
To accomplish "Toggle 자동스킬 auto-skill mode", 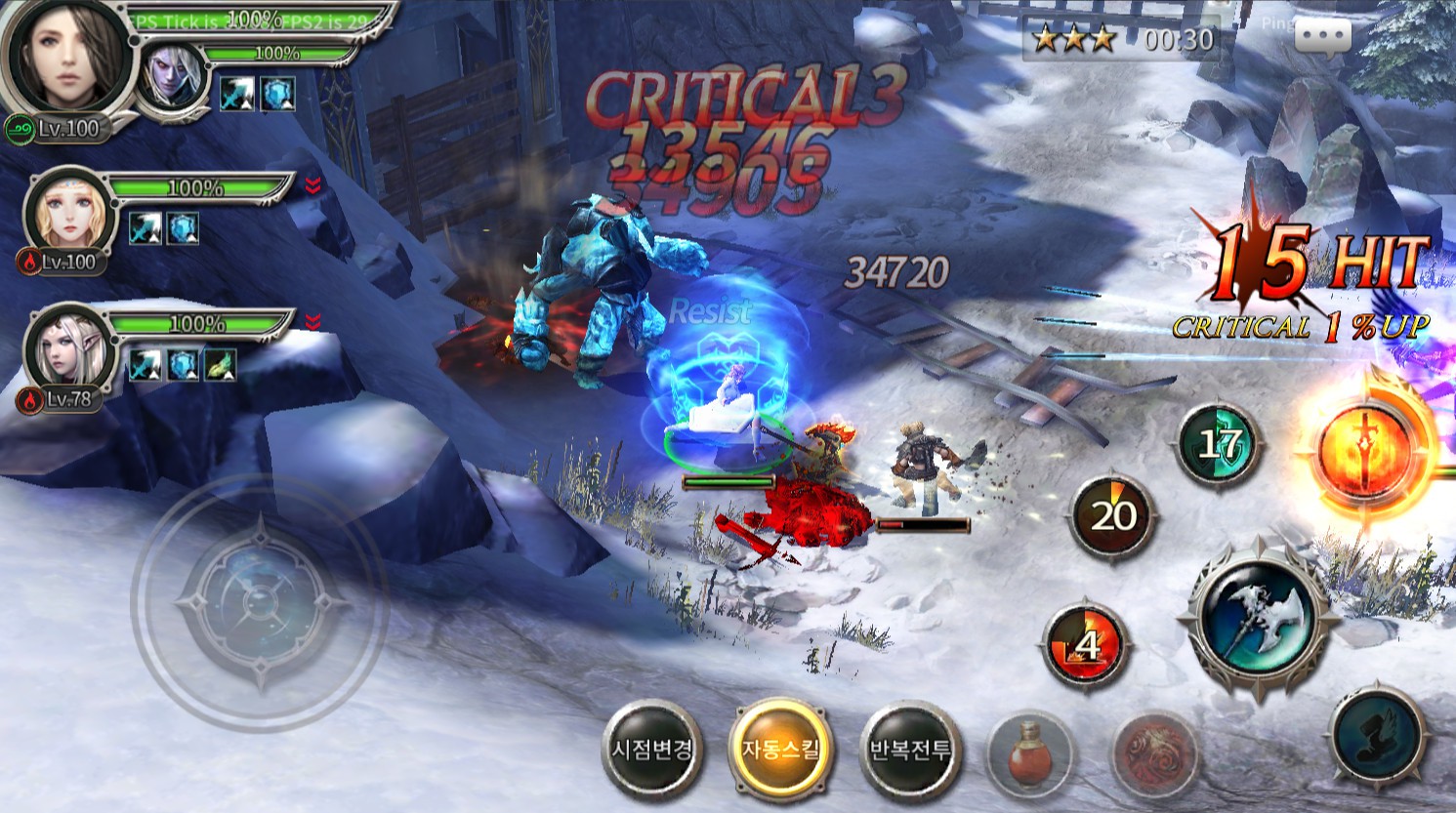I will 781,746.
